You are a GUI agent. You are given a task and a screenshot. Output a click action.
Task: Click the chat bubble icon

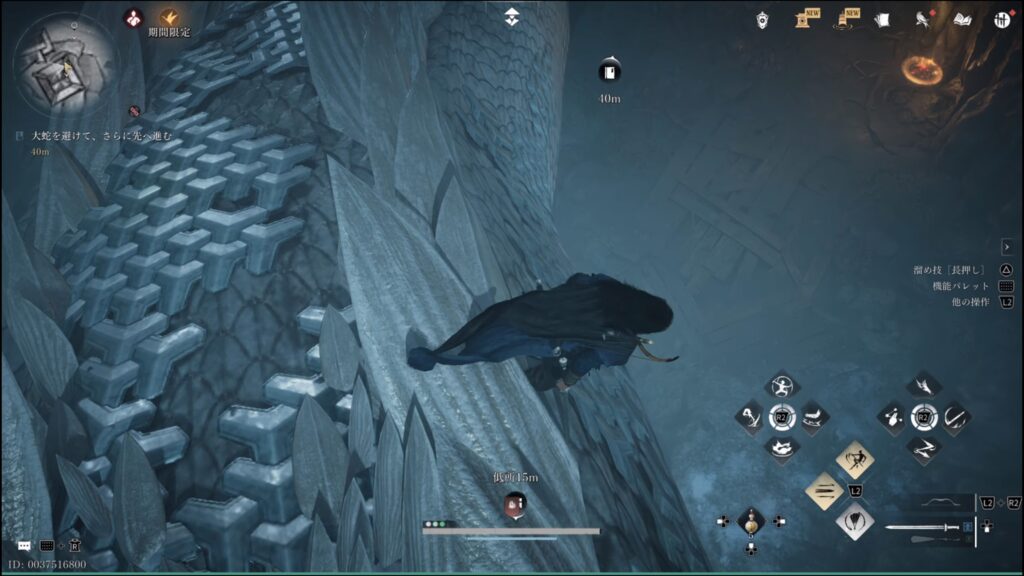click(23, 546)
